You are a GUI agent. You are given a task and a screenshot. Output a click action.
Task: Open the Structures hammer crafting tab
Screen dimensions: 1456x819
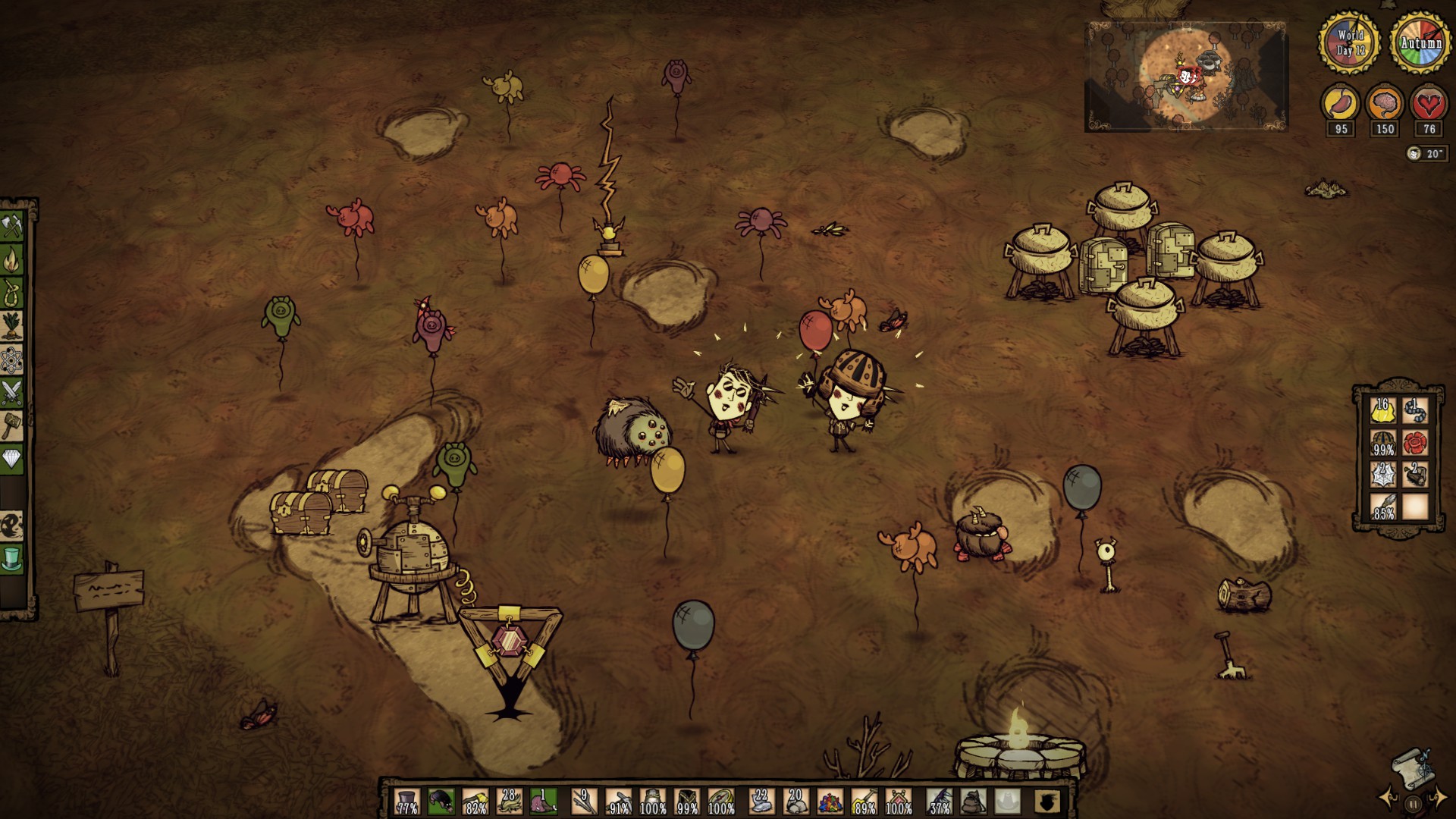(13, 425)
